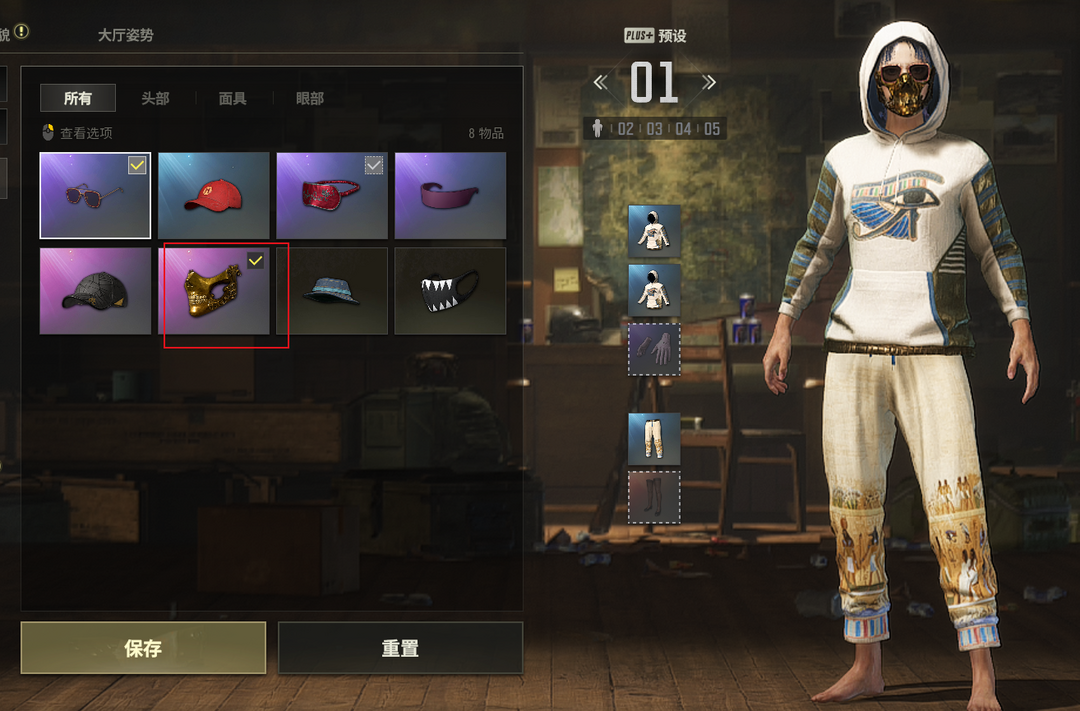
Task: Go to the previous preset arrow
Action: (601, 82)
